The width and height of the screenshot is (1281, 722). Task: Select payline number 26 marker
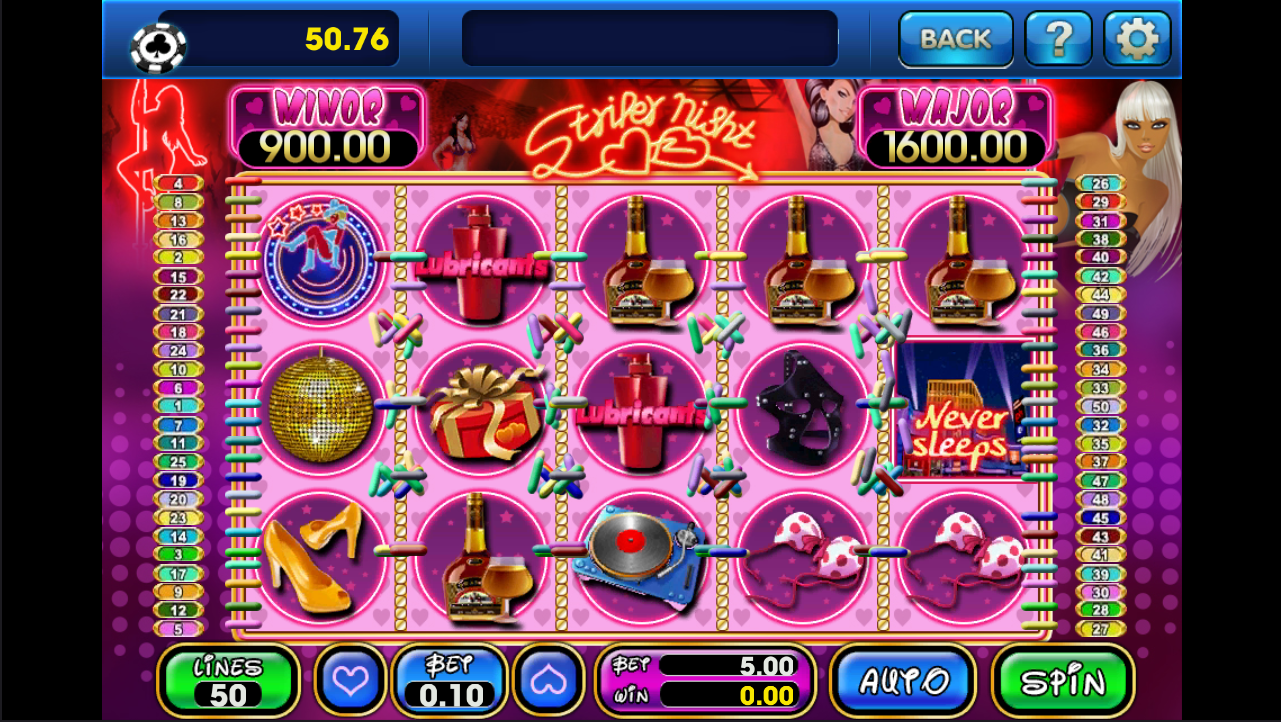1100,184
